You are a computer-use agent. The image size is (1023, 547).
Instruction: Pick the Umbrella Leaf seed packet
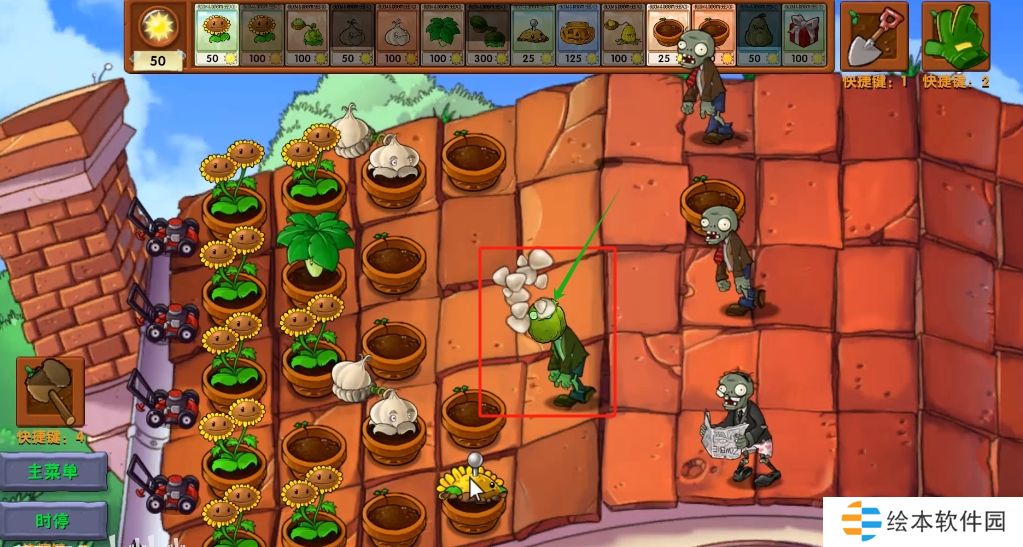point(441,36)
